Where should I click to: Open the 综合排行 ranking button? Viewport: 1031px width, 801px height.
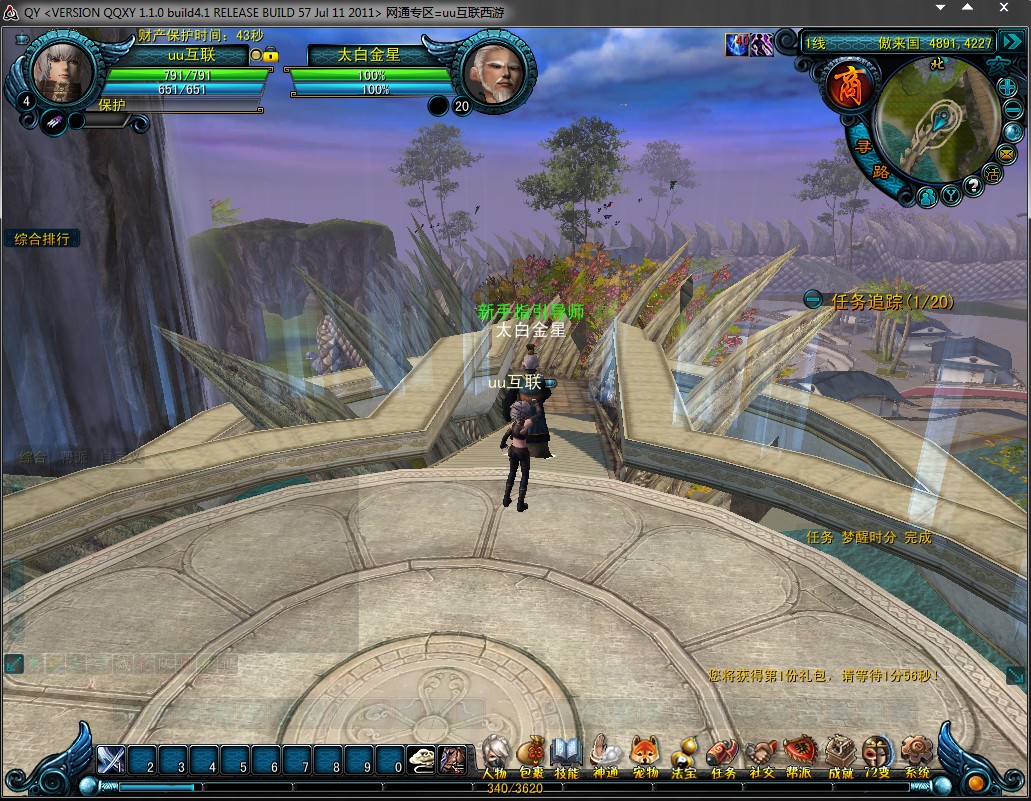pos(41,239)
